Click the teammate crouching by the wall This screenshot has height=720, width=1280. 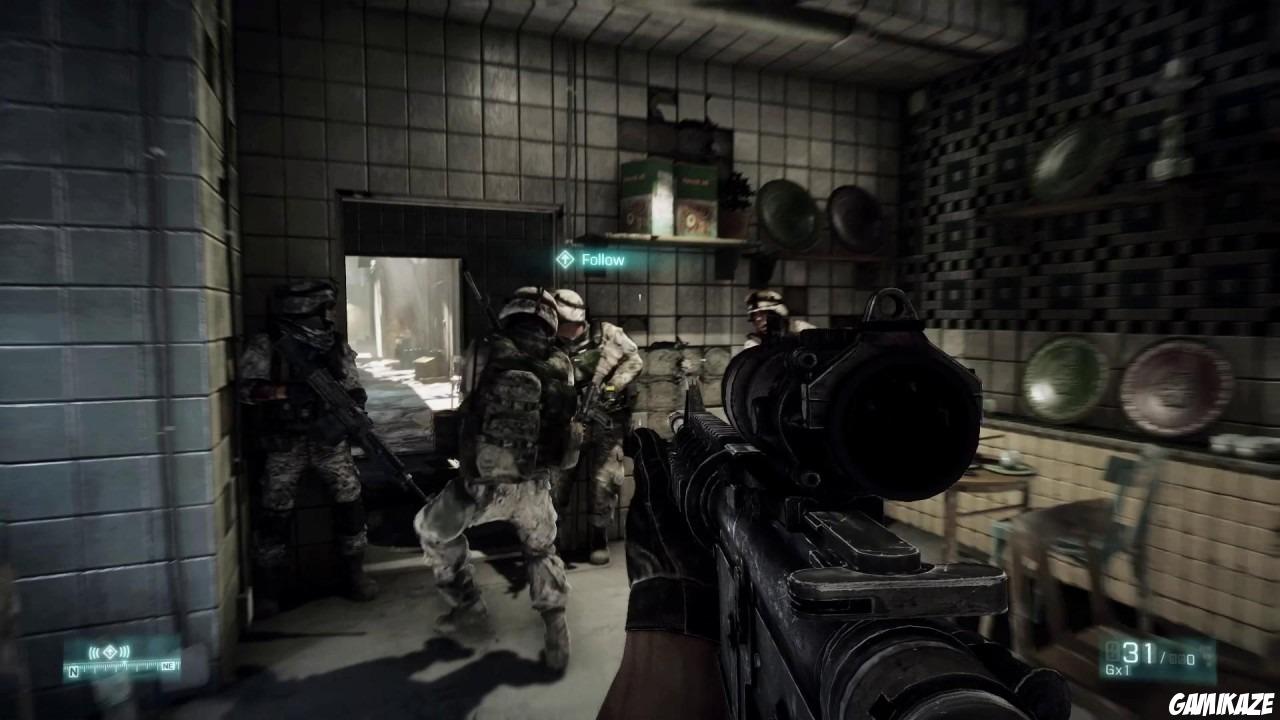click(x=305, y=430)
